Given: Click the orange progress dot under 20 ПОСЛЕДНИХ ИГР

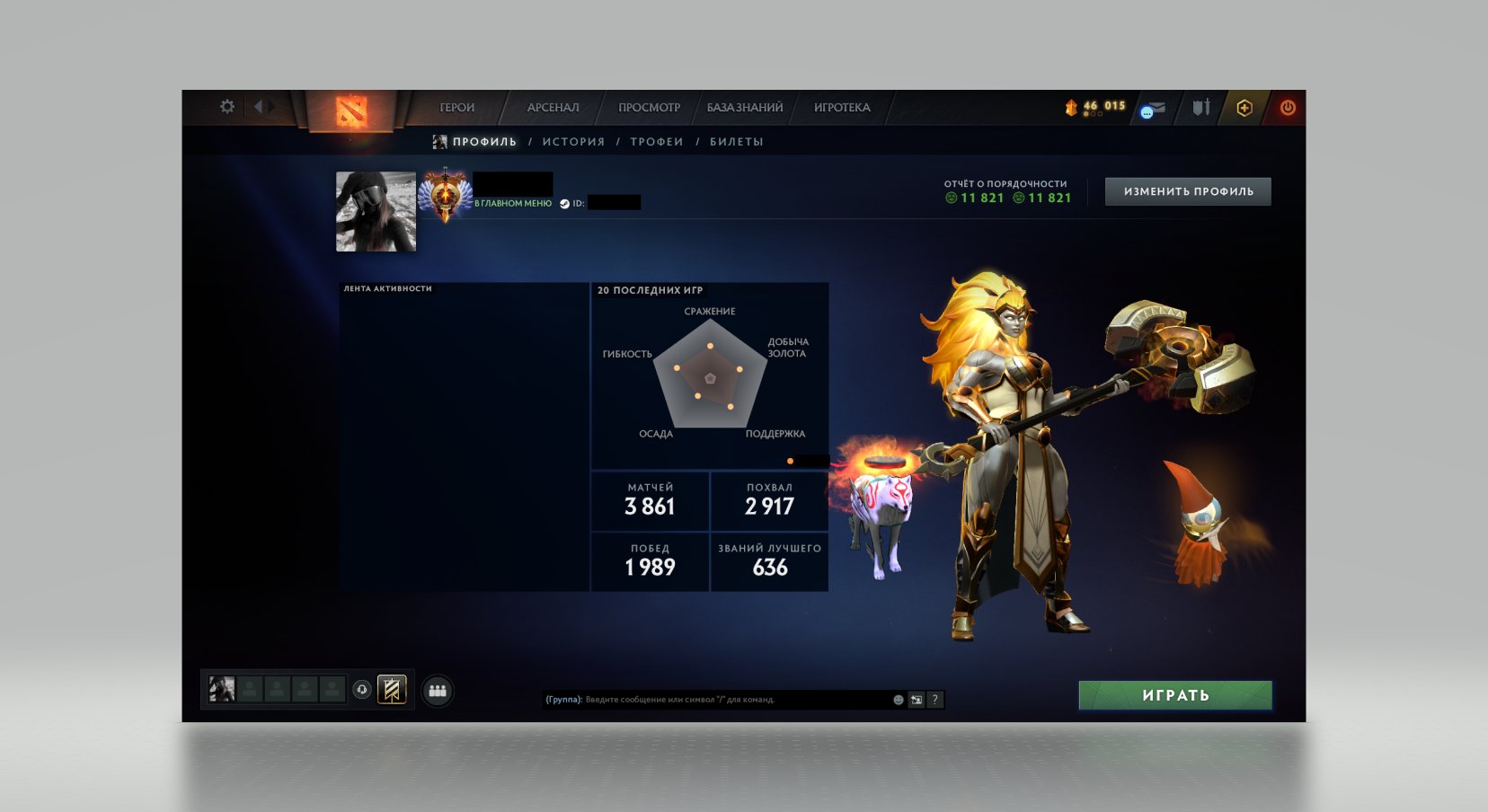Looking at the screenshot, I should pyautogui.click(x=791, y=461).
